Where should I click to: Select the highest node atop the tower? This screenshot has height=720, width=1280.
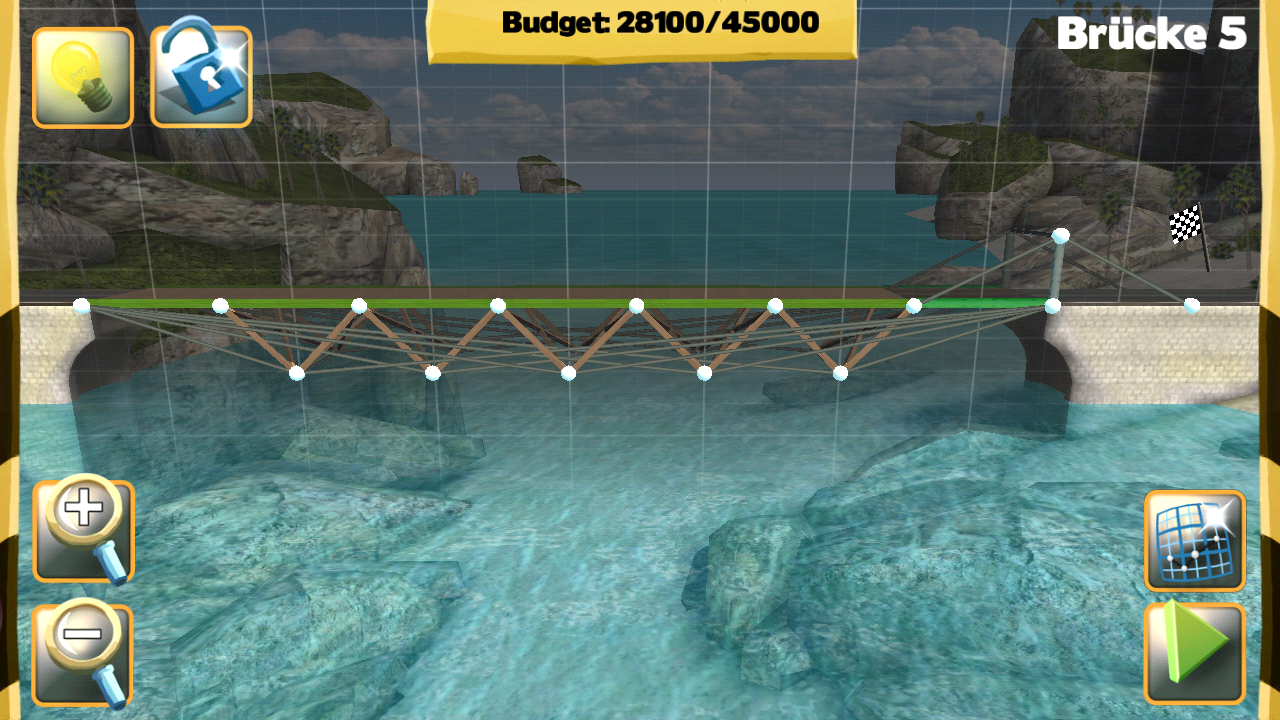(x=1062, y=236)
